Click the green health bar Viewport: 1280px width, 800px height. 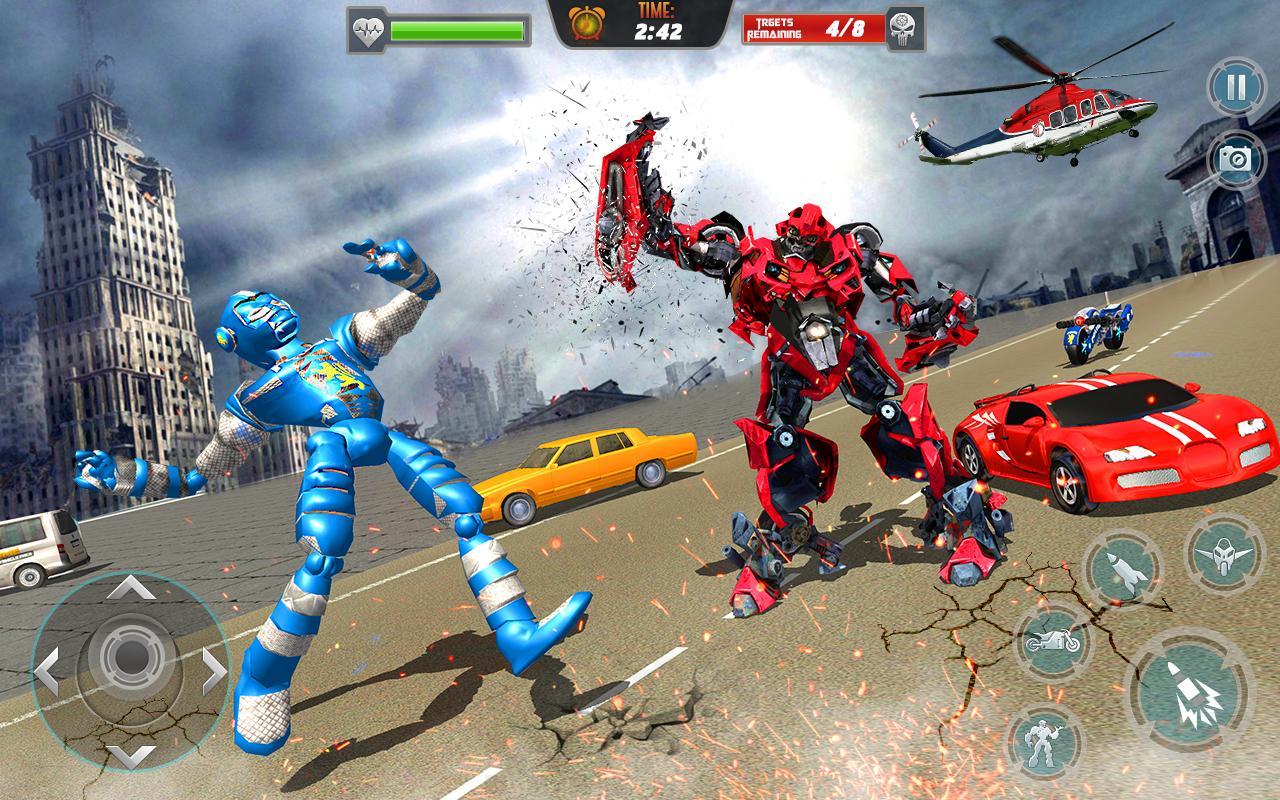(460, 29)
